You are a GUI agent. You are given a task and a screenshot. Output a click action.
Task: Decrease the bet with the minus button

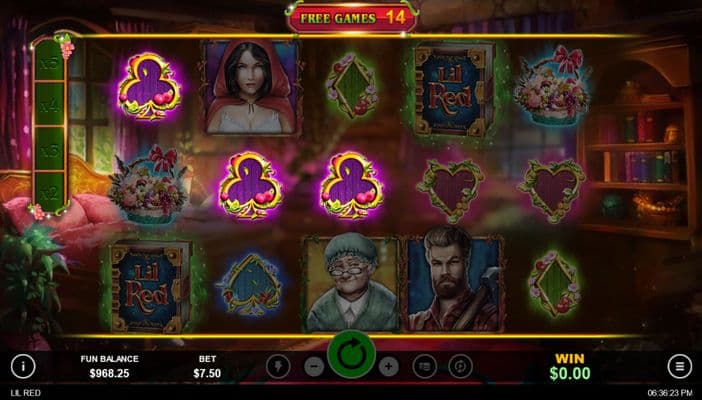point(312,366)
